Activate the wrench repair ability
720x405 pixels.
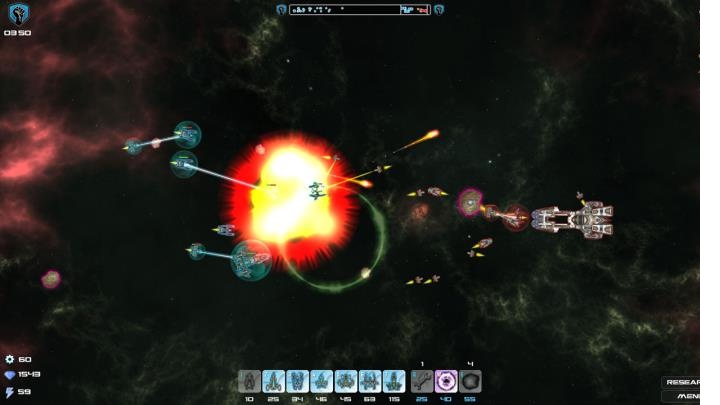pos(421,380)
